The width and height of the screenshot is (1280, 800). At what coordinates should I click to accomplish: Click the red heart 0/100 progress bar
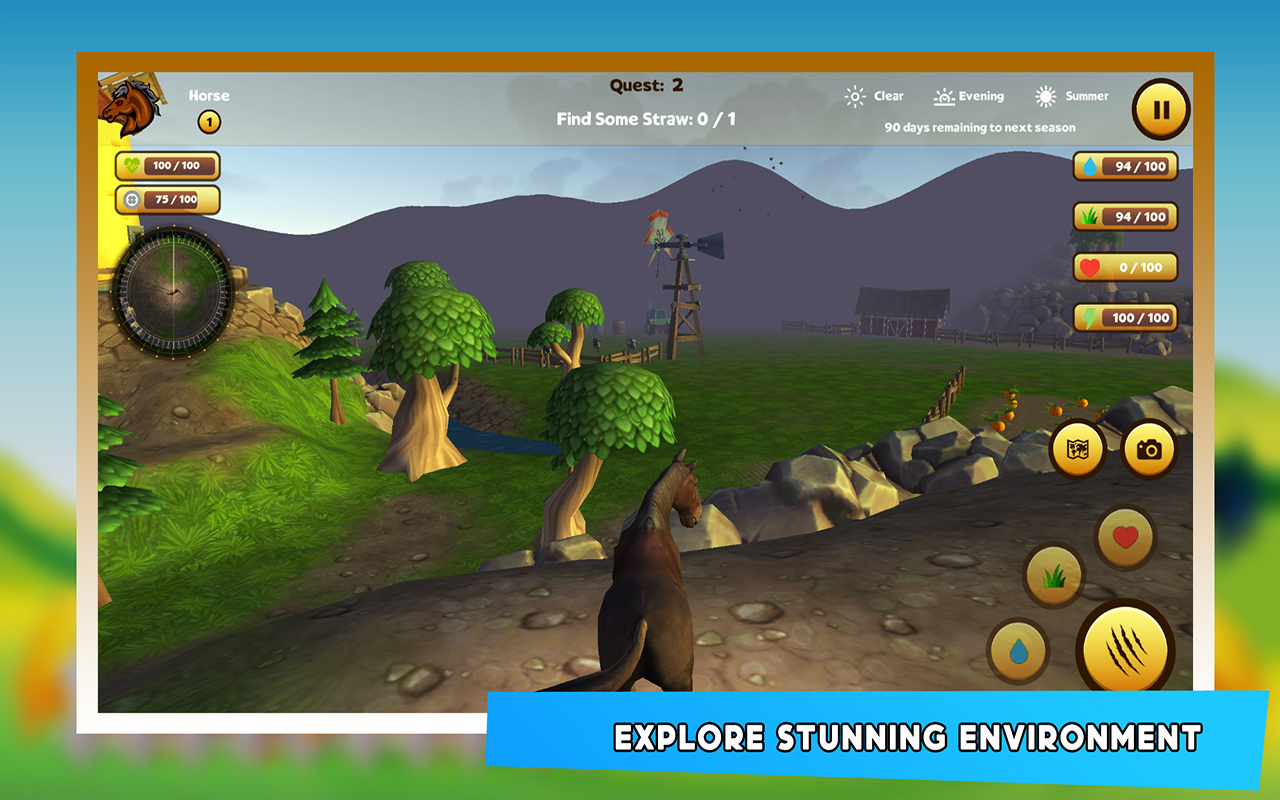pyautogui.click(x=1125, y=267)
